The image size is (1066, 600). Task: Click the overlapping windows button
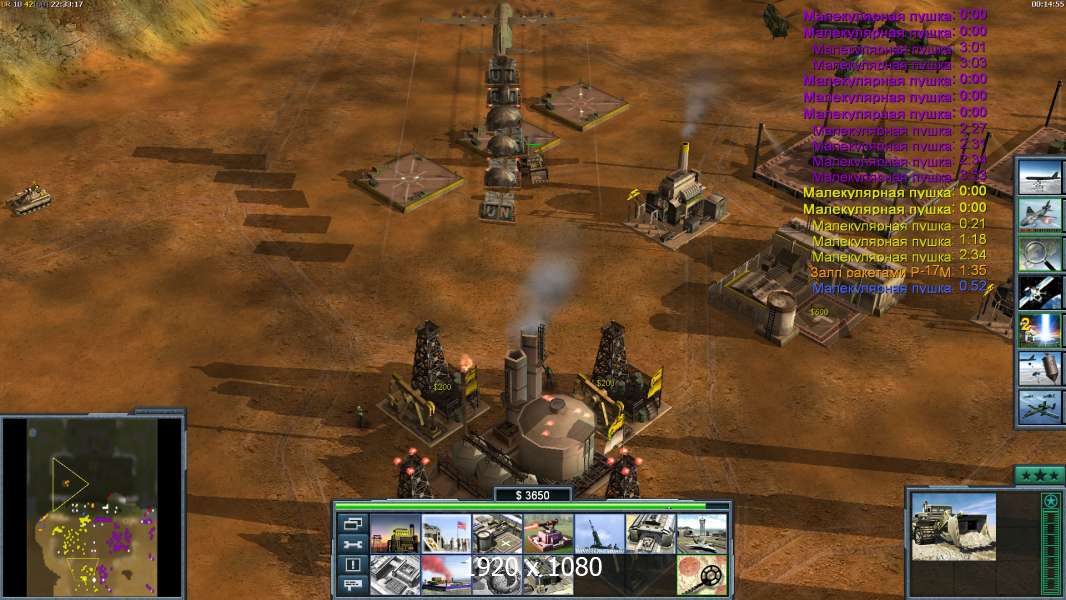(352, 523)
